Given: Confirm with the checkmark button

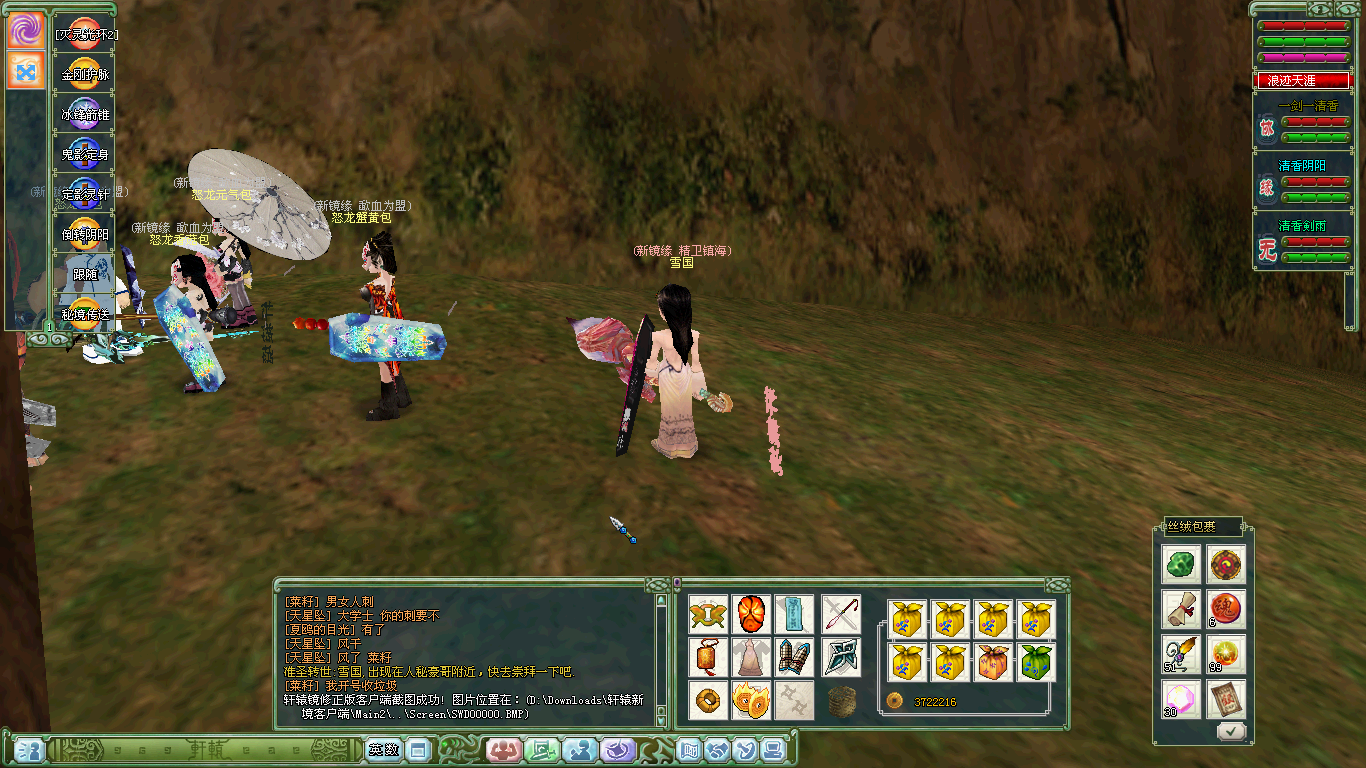Looking at the screenshot, I should 1231,731.
